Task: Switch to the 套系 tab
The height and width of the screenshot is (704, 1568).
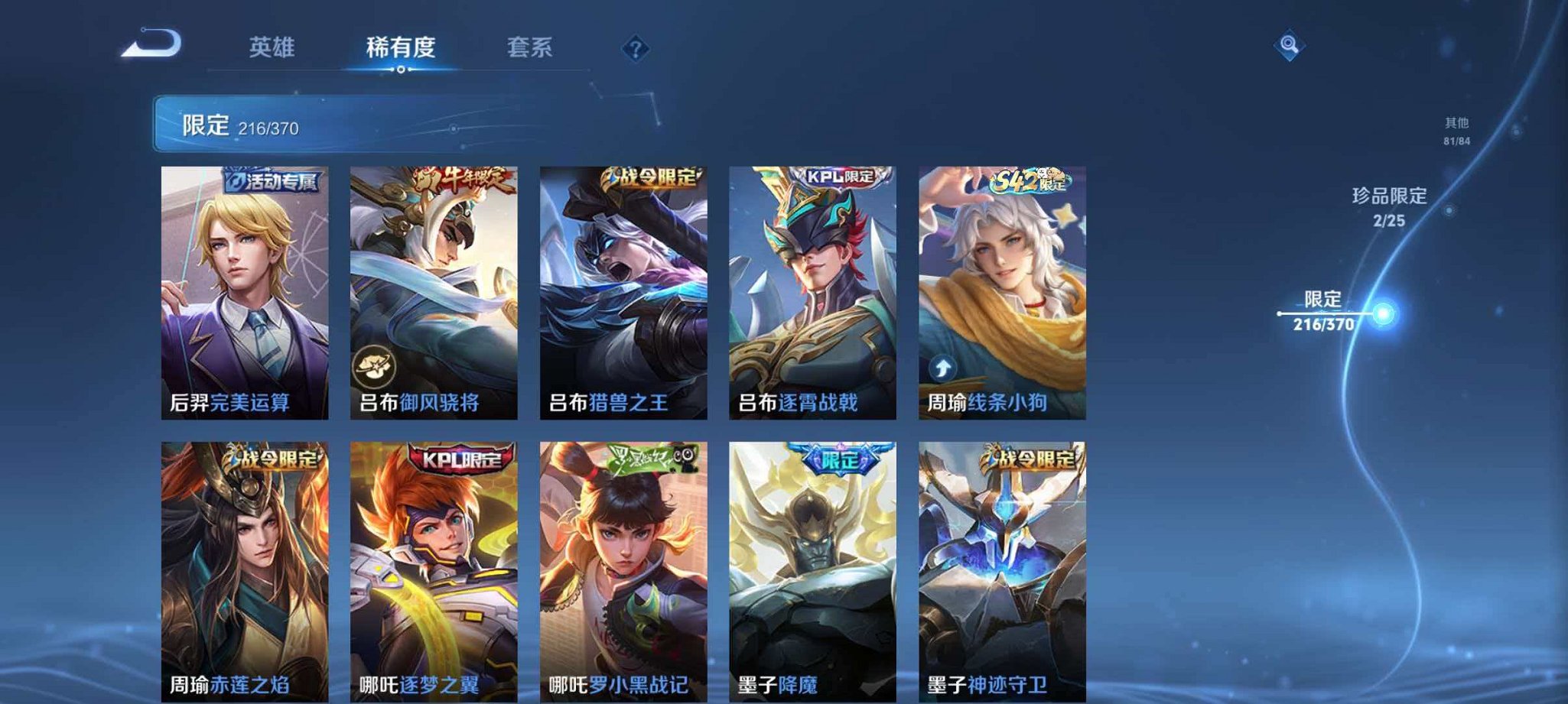Action: (x=531, y=47)
